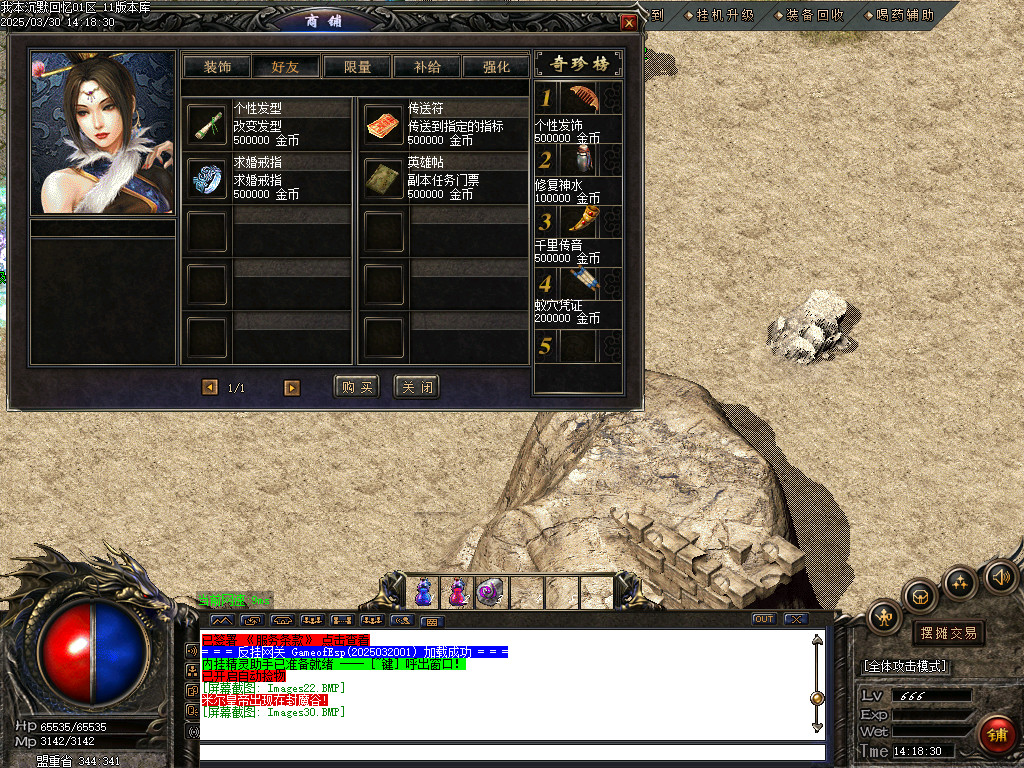Select the 英雄帖 ticket item

pyautogui.click(x=382, y=177)
